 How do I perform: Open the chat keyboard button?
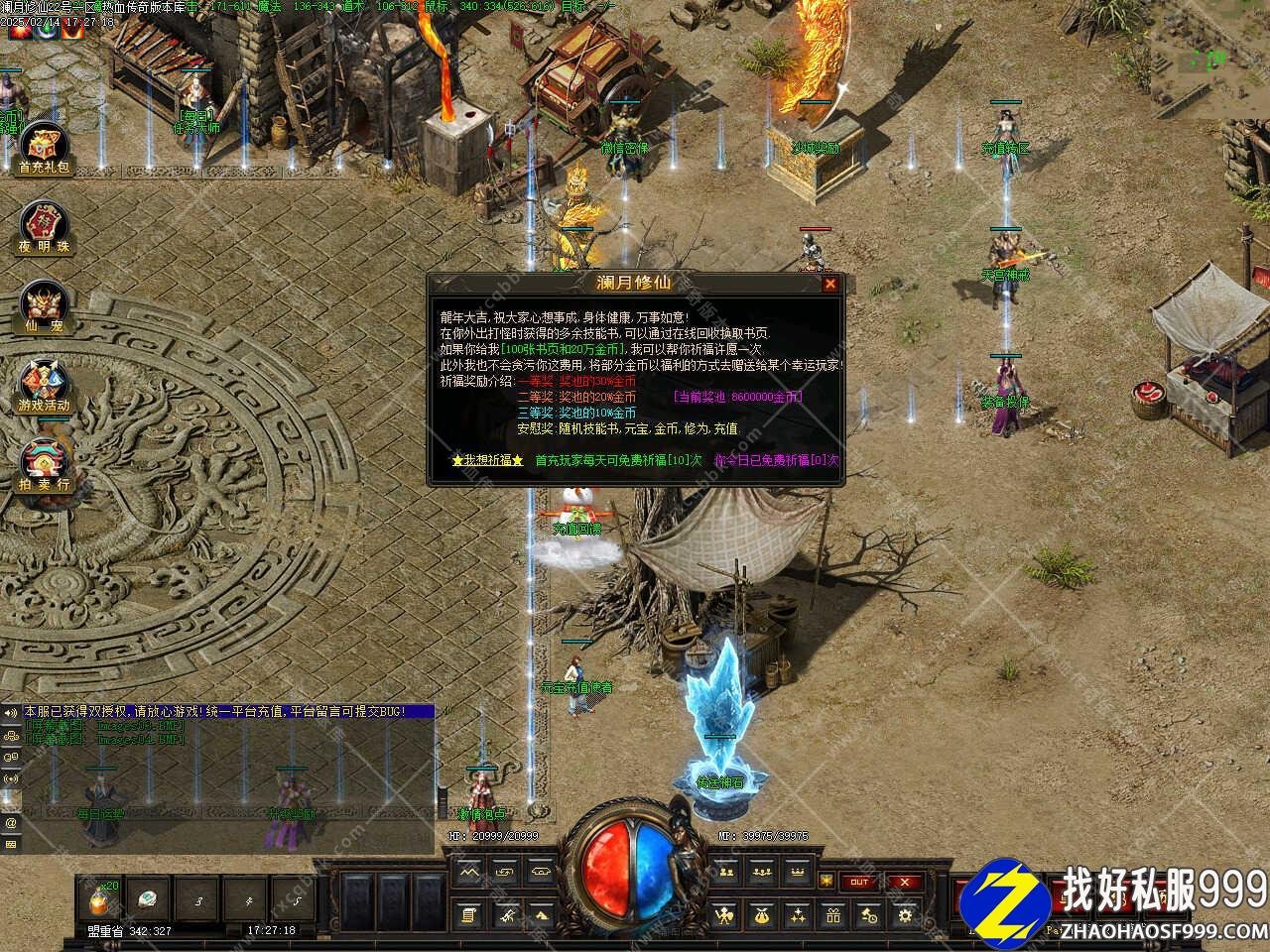point(11,844)
